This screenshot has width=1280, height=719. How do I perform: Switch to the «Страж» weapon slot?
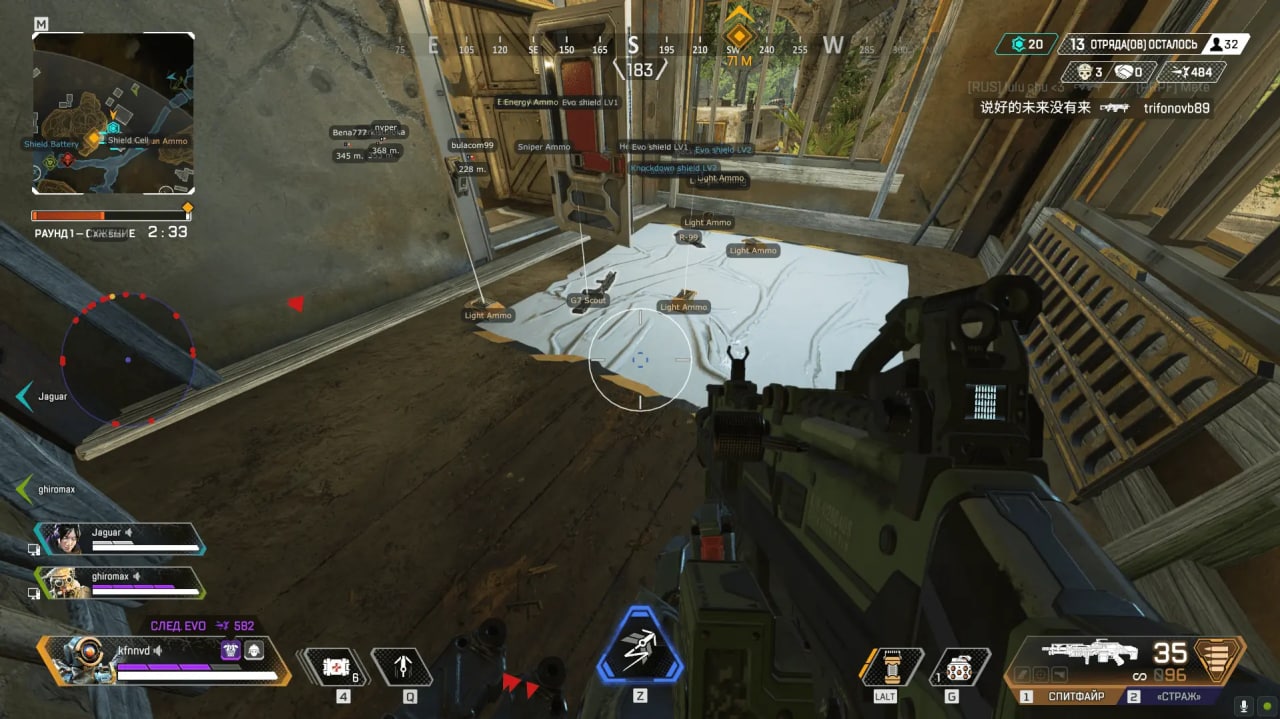(1181, 696)
